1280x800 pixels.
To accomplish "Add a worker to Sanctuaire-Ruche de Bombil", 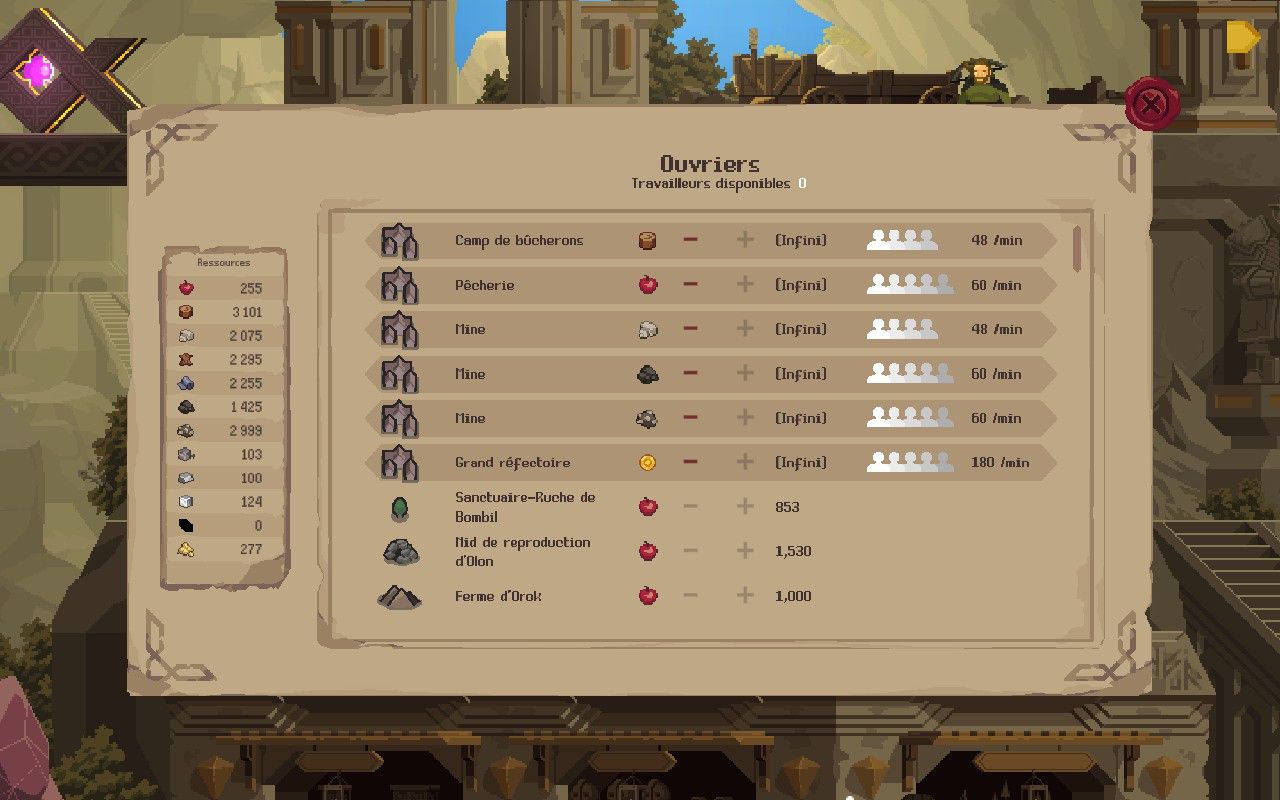I will (x=745, y=507).
